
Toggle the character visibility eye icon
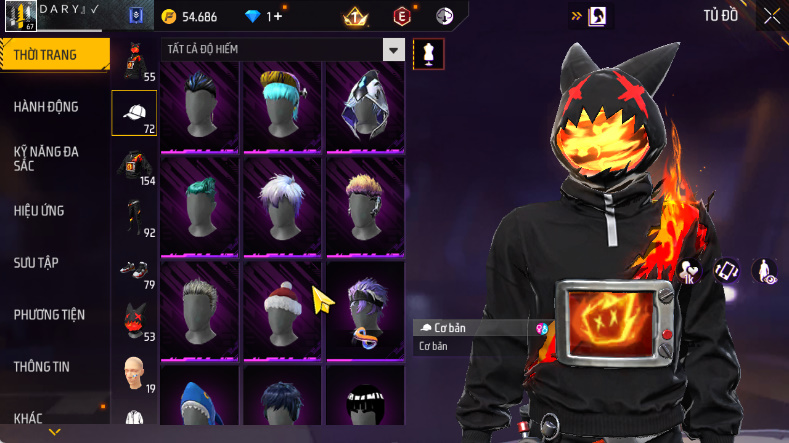[767, 272]
